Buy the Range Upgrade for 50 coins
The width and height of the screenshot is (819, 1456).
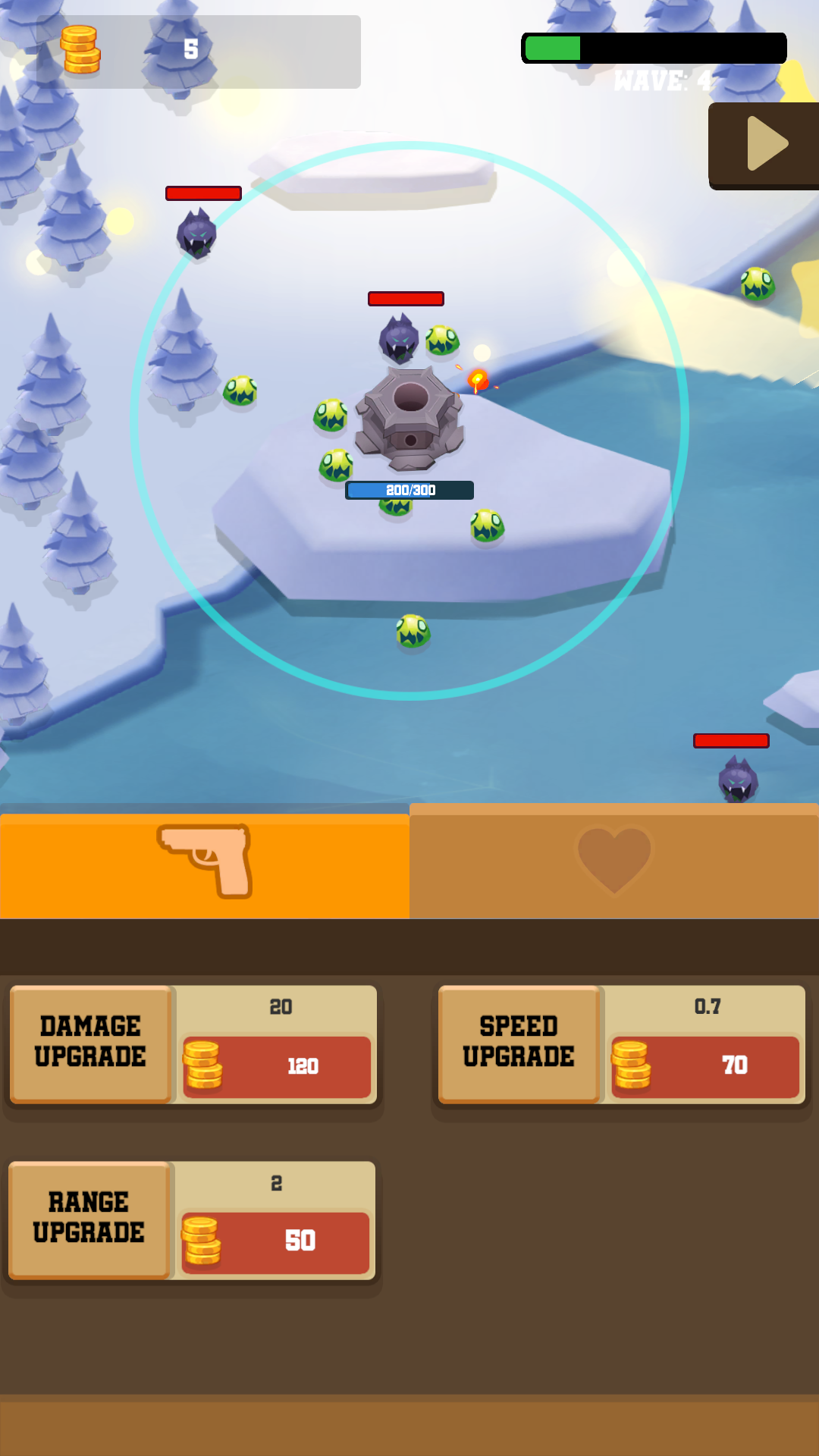(x=275, y=1242)
